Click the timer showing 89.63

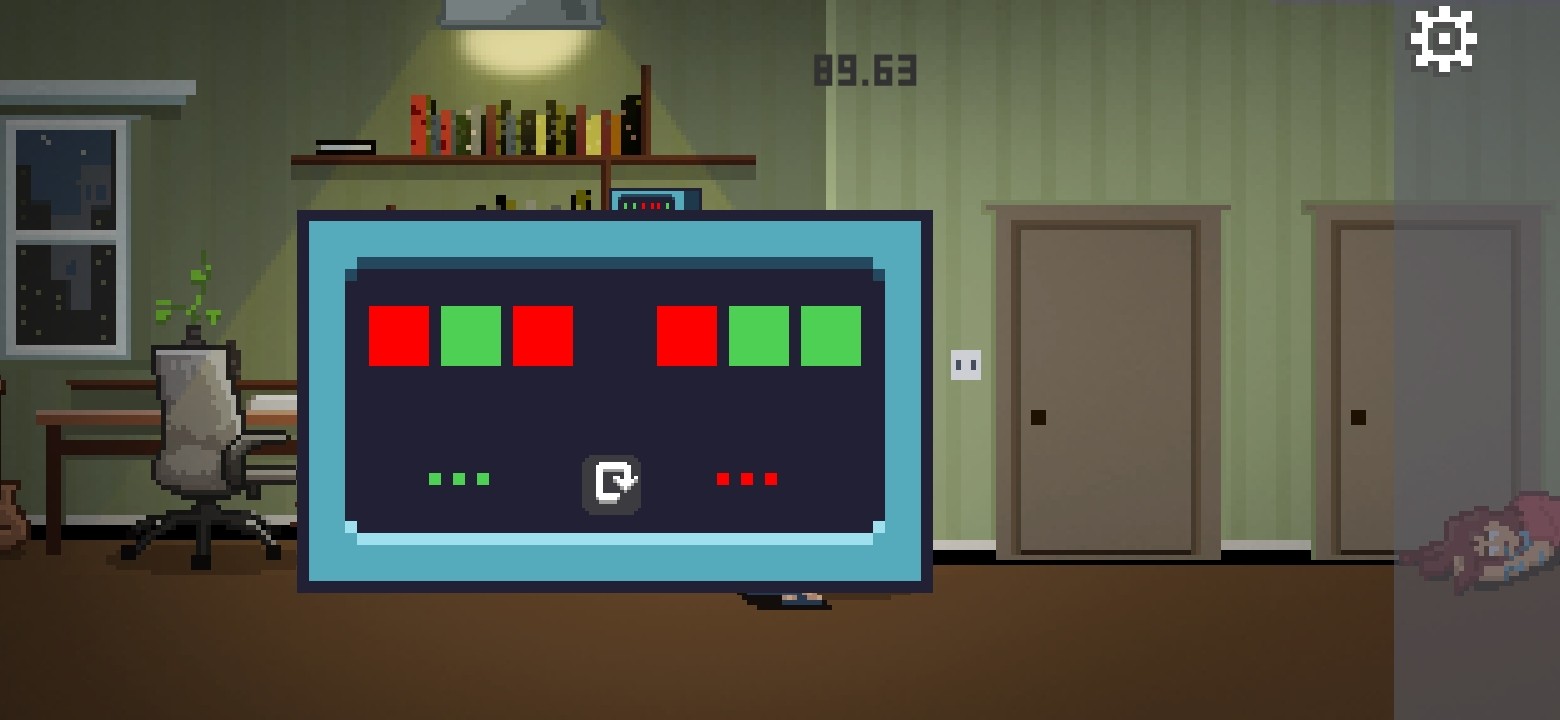(x=865, y=70)
